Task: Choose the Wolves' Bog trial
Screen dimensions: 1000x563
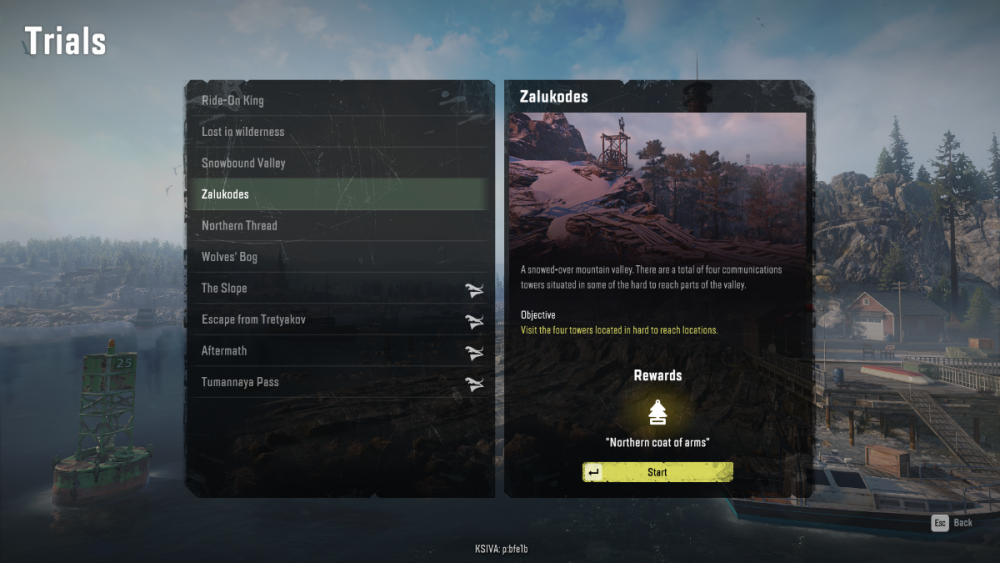Action: click(x=340, y=257)
